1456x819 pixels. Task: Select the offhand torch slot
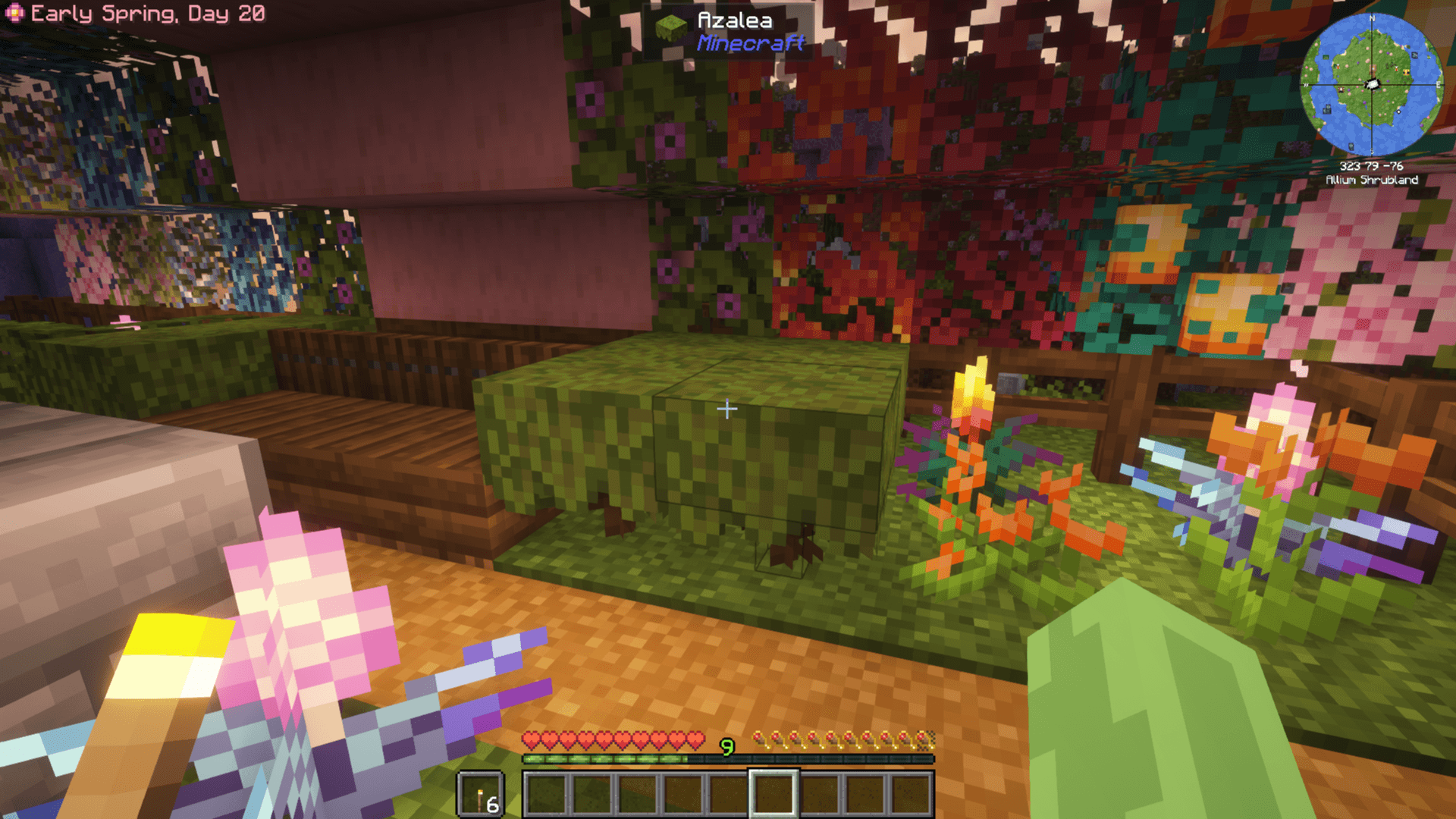coord(481,795)
